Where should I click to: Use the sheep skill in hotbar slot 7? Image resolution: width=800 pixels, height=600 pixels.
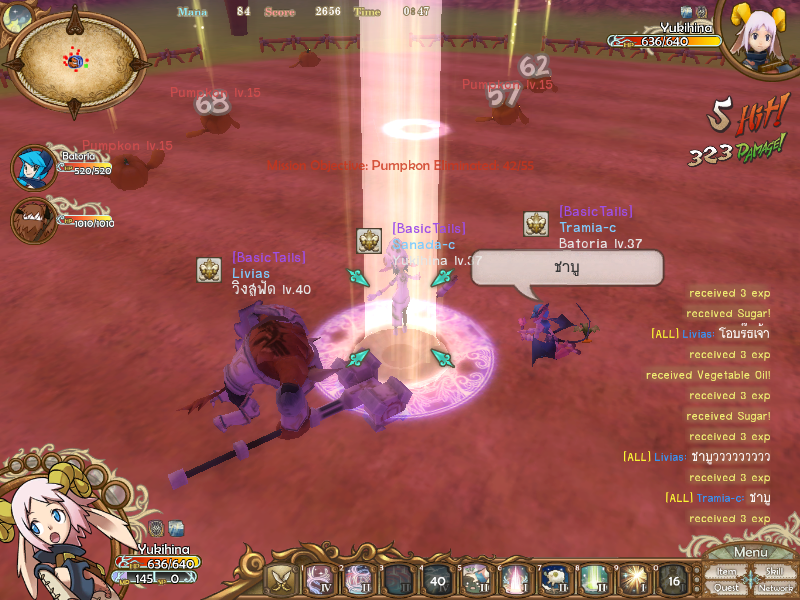point(553,580)
